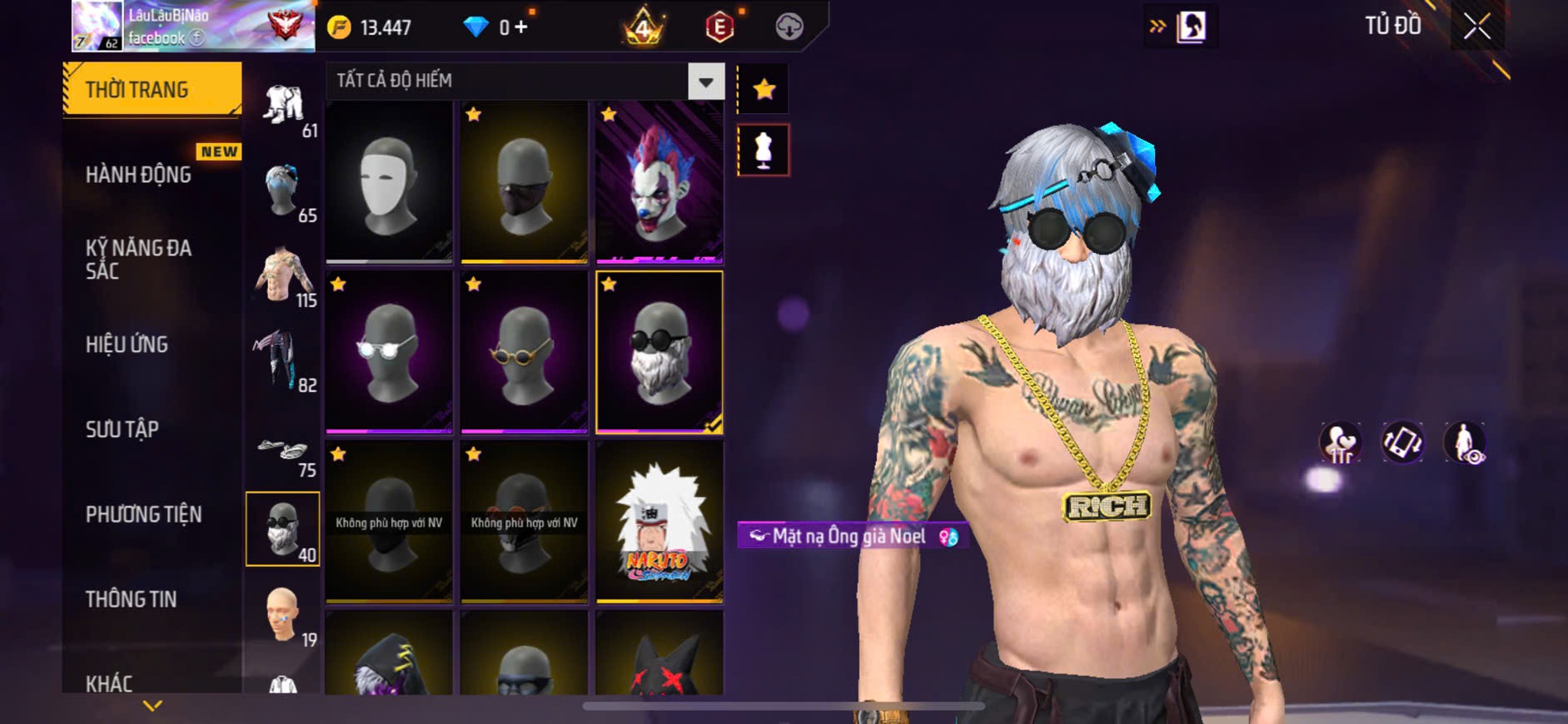
Task: Close the wardrobe screen
Action: [1476, 27]
